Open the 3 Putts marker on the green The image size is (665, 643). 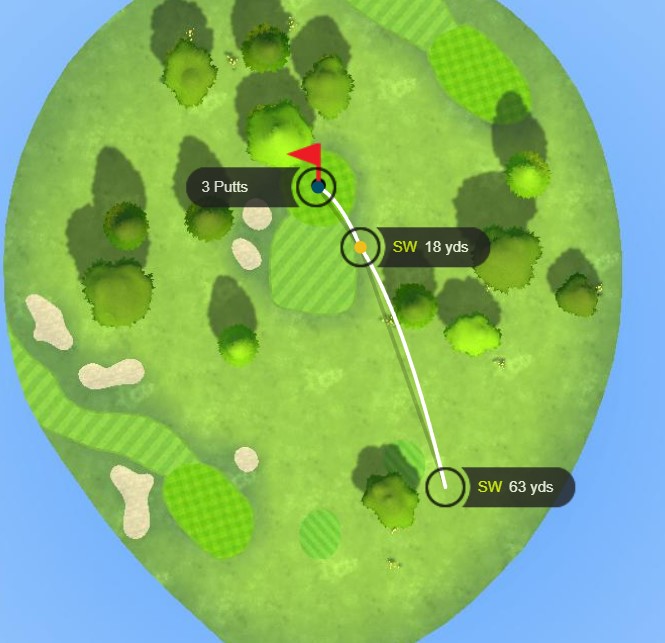coord(317,186)
